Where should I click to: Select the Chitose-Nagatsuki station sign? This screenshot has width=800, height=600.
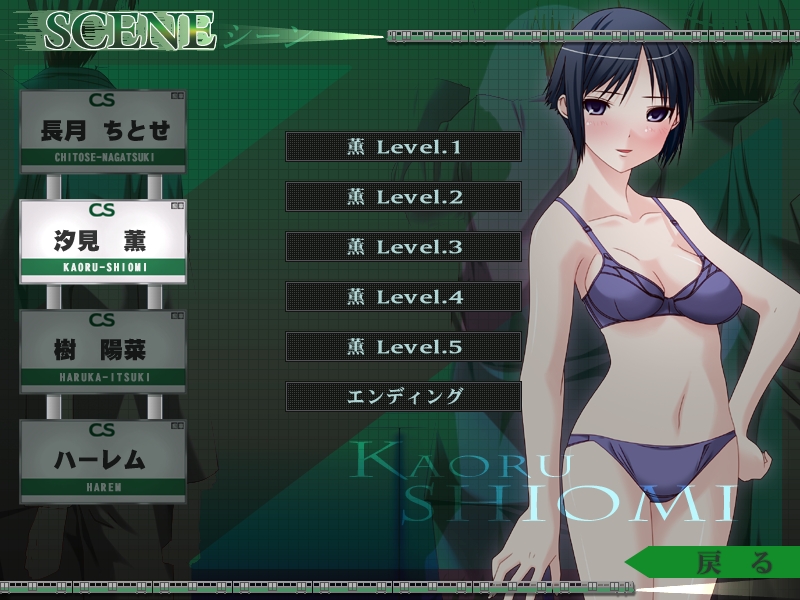pyautogui.click(x=102, y=131)
